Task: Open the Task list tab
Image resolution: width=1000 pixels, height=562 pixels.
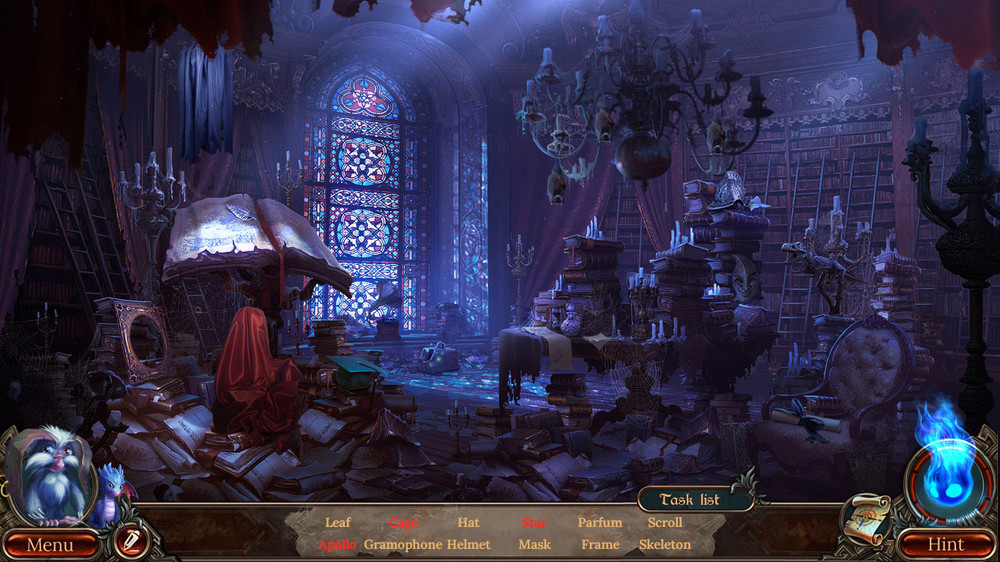Action: click(690, 500)
